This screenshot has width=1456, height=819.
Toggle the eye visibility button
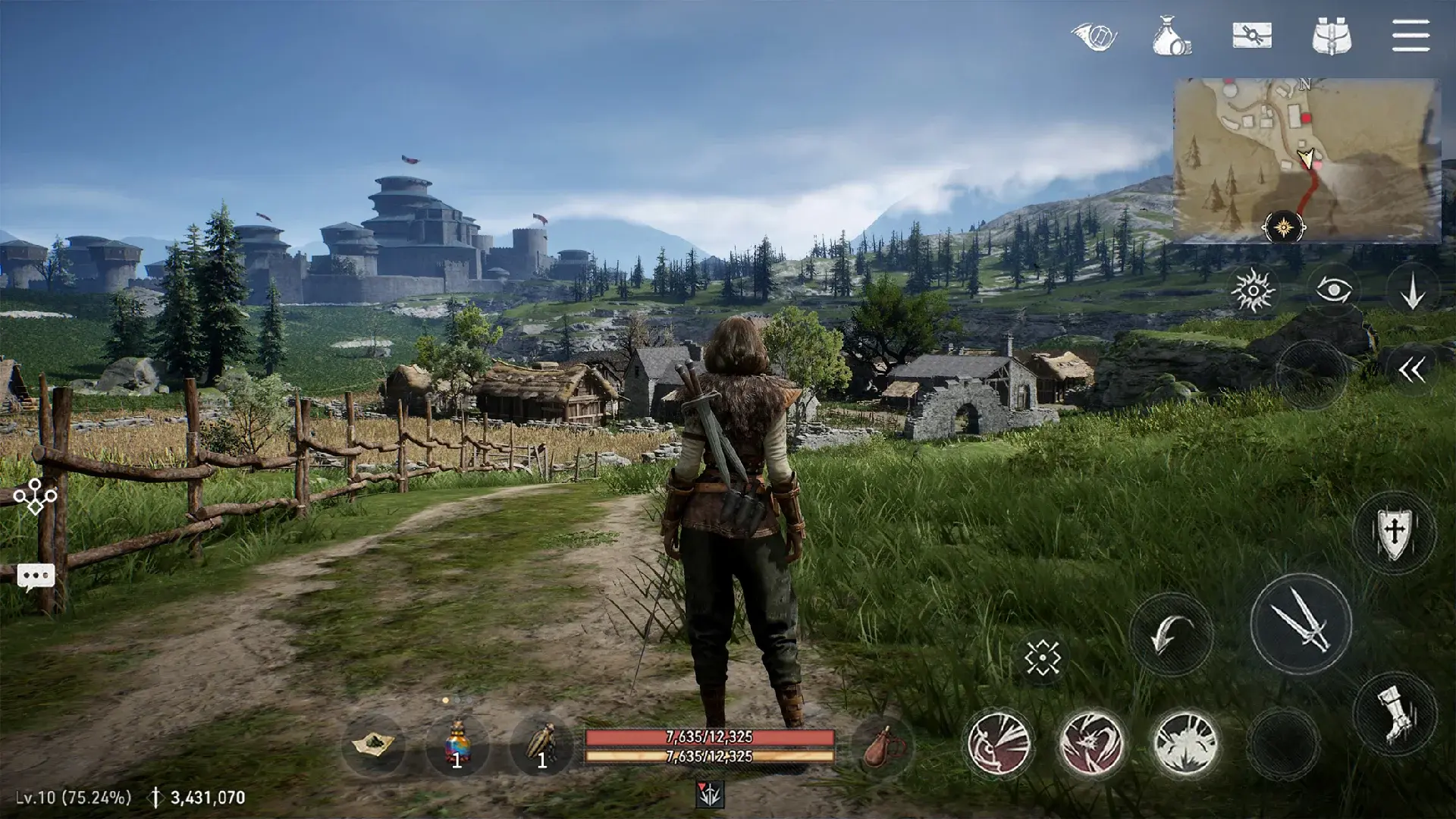1333,290
